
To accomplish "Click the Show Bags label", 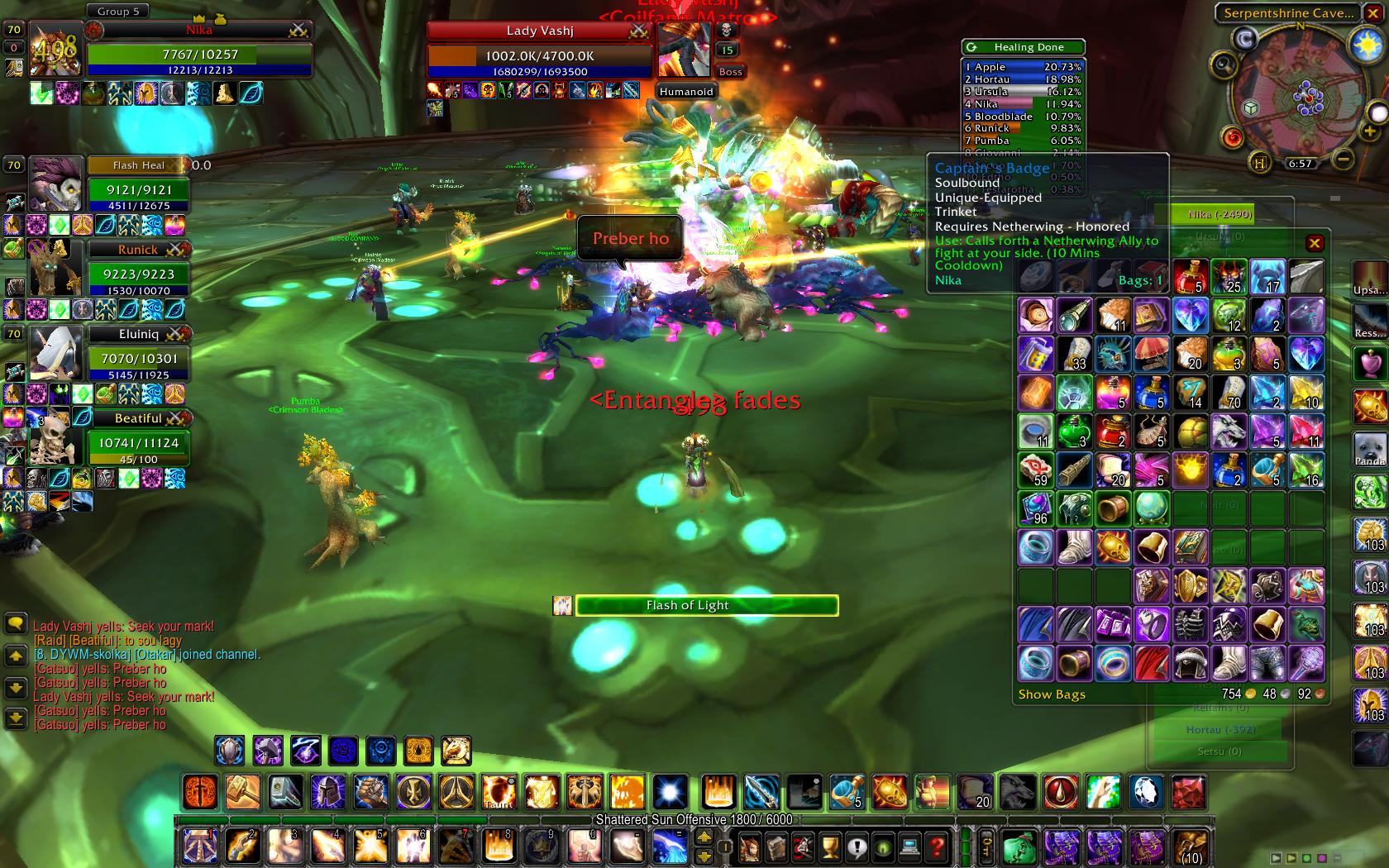I will click(x=1052, y=694).
